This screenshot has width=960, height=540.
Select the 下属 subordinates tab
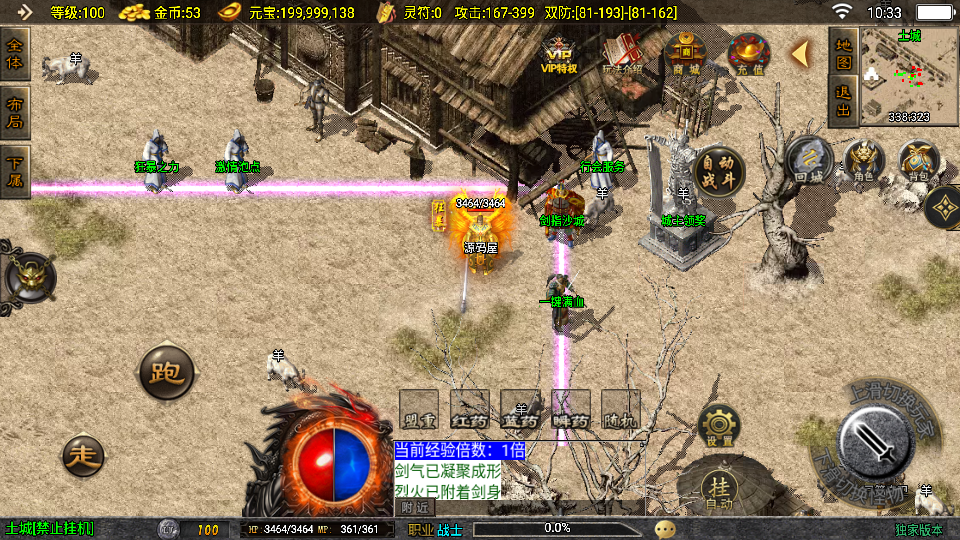pos(15,172)
